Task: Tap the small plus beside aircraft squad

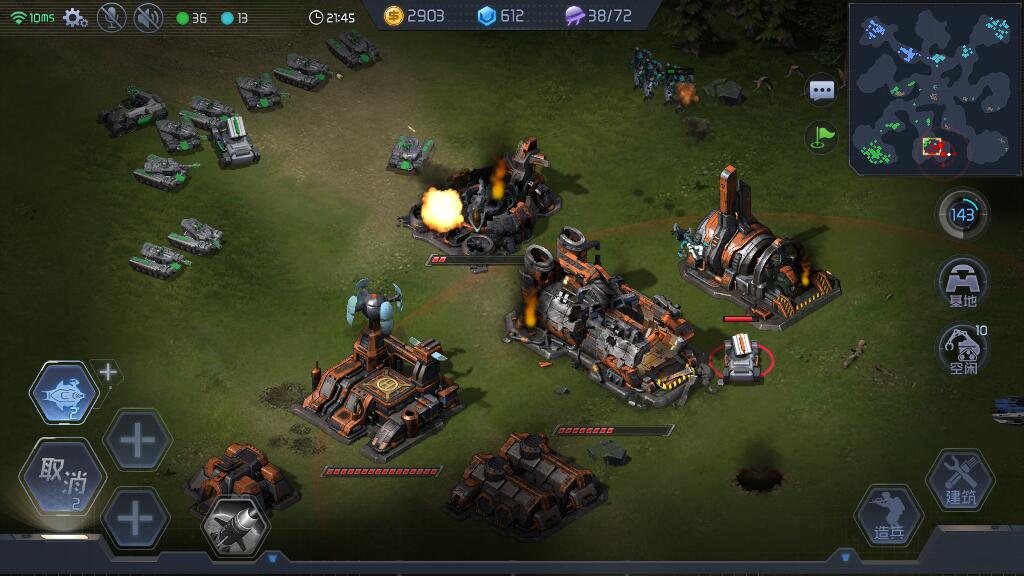Action: pyautogui.click(x=108, y=372)
